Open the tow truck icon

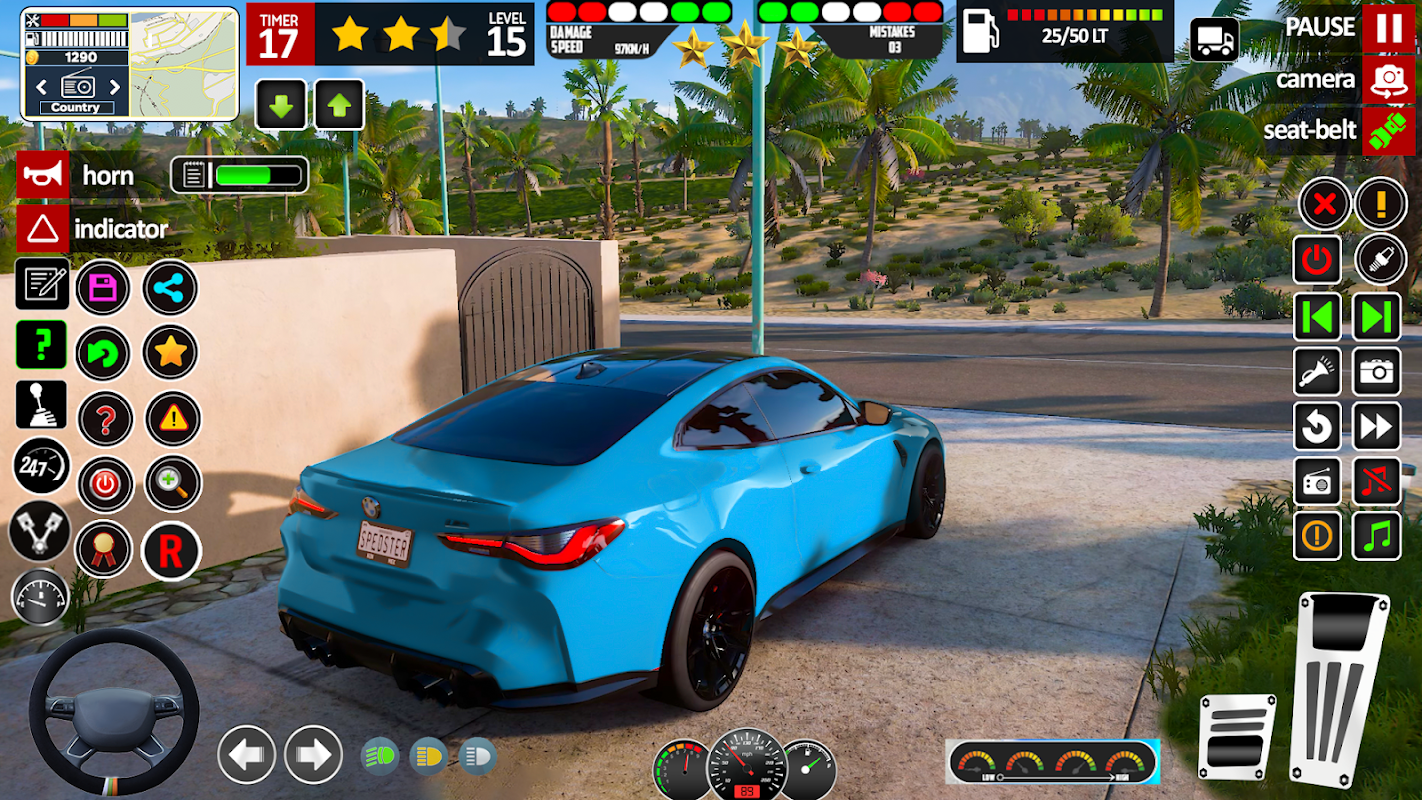tap(1214, 40)
